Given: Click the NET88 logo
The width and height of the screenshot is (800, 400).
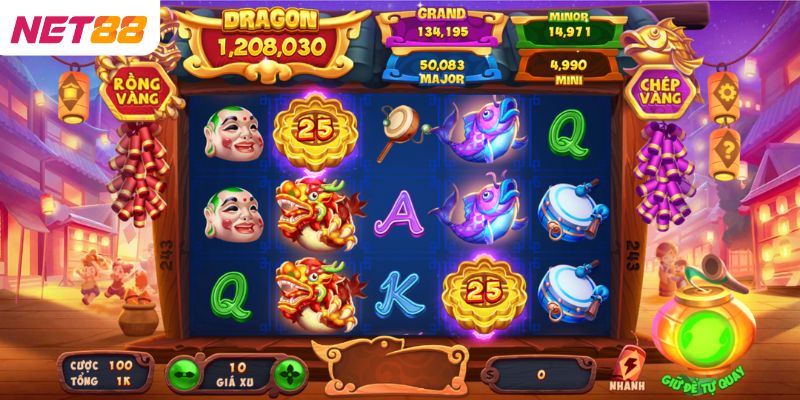Looking at the screenshot, I should pyautogui.click(x=78, y=28).
